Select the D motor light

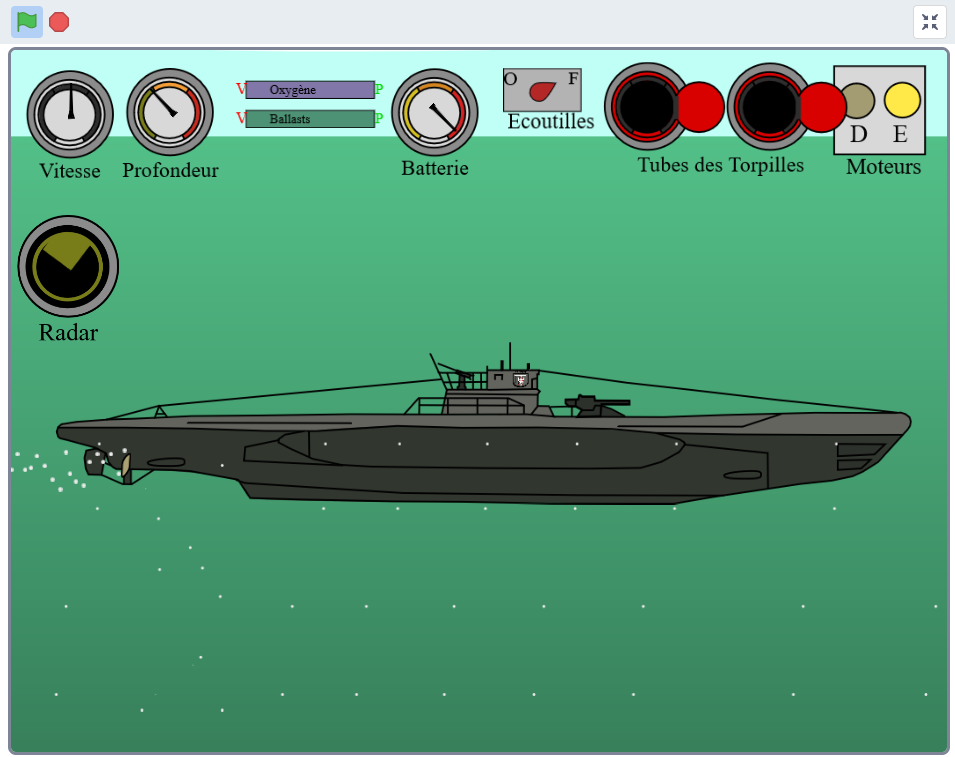point(857,101)
